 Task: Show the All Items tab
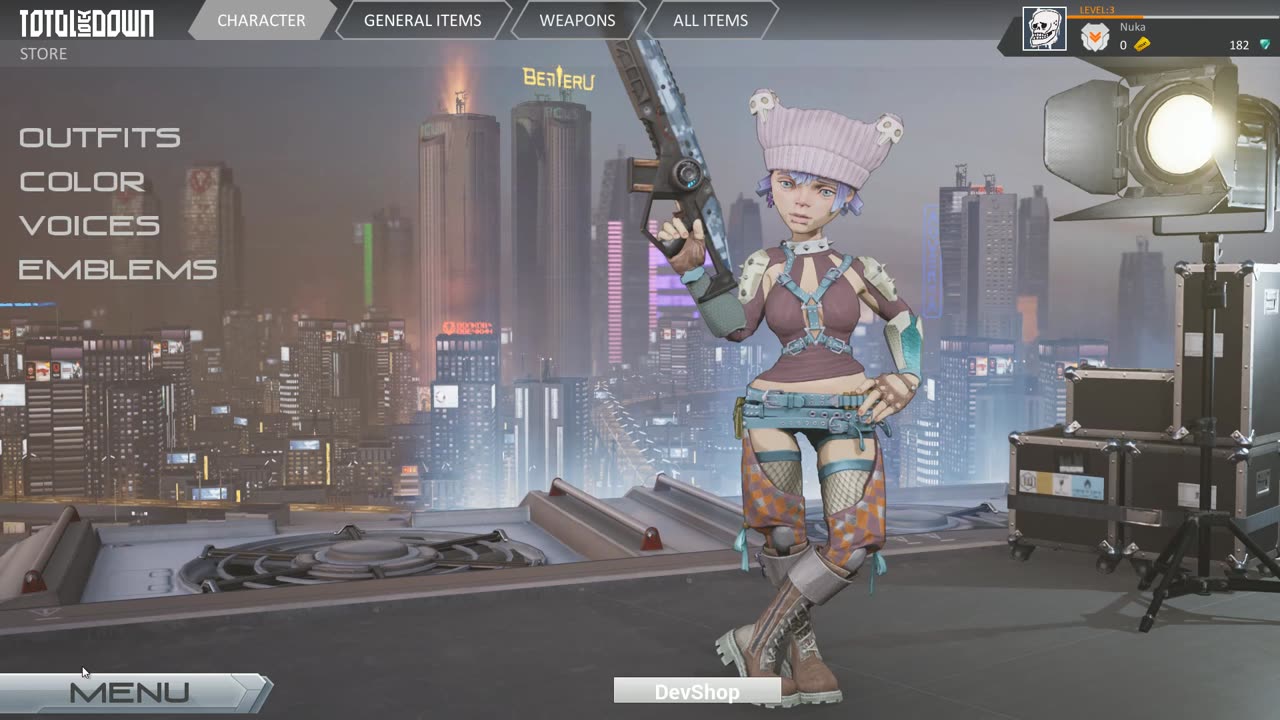[710, 20]
